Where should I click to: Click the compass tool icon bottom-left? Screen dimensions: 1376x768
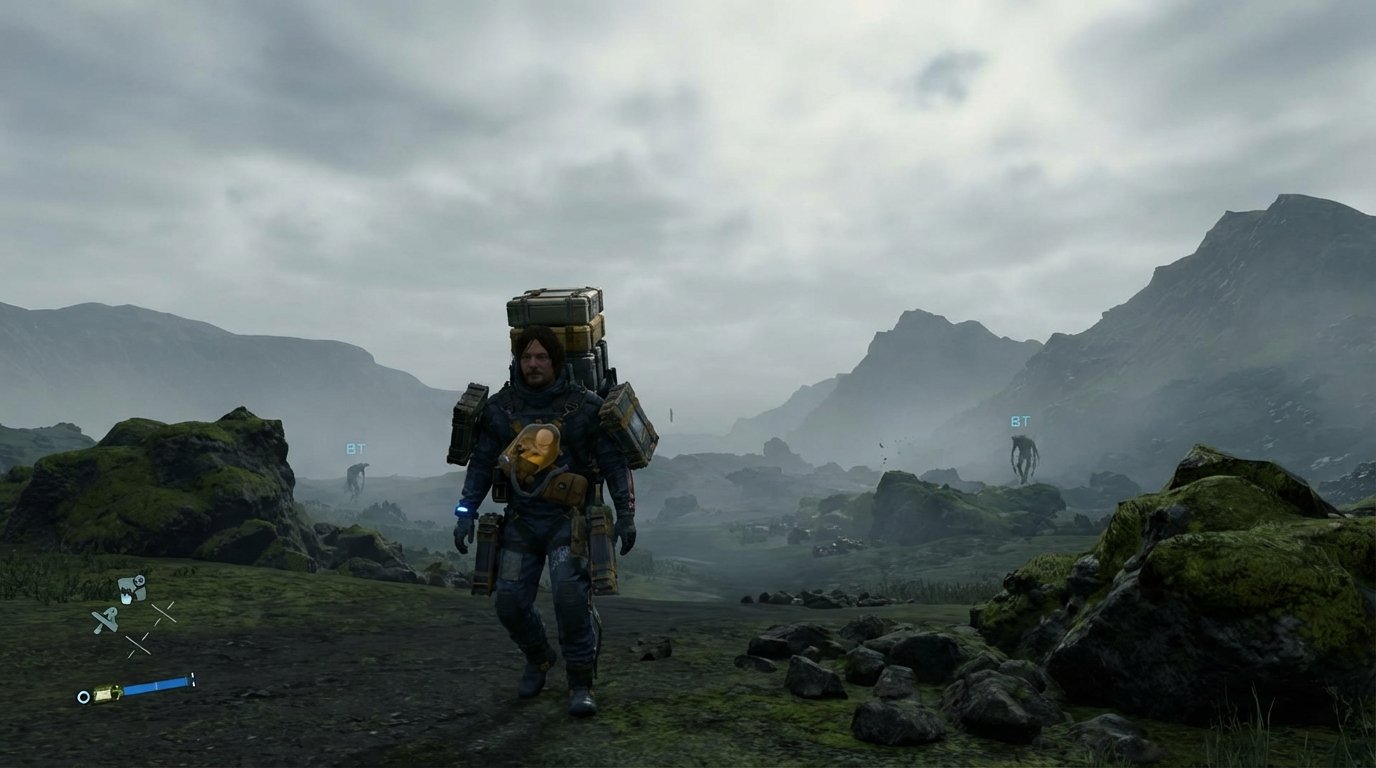[106, 618]
